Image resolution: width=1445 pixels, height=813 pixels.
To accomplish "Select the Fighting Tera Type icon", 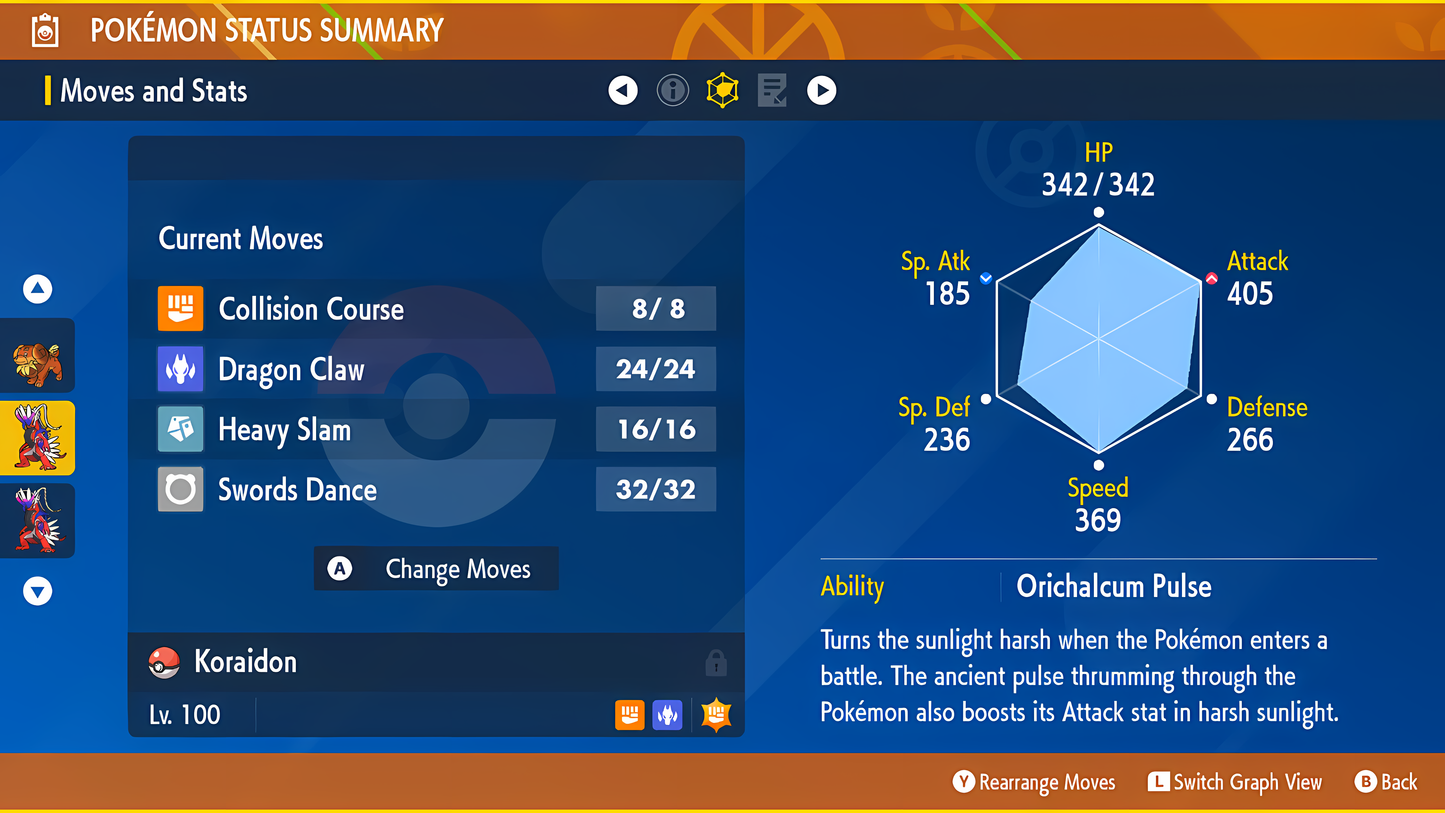I will pyautogui.click(x=716, y=714).
